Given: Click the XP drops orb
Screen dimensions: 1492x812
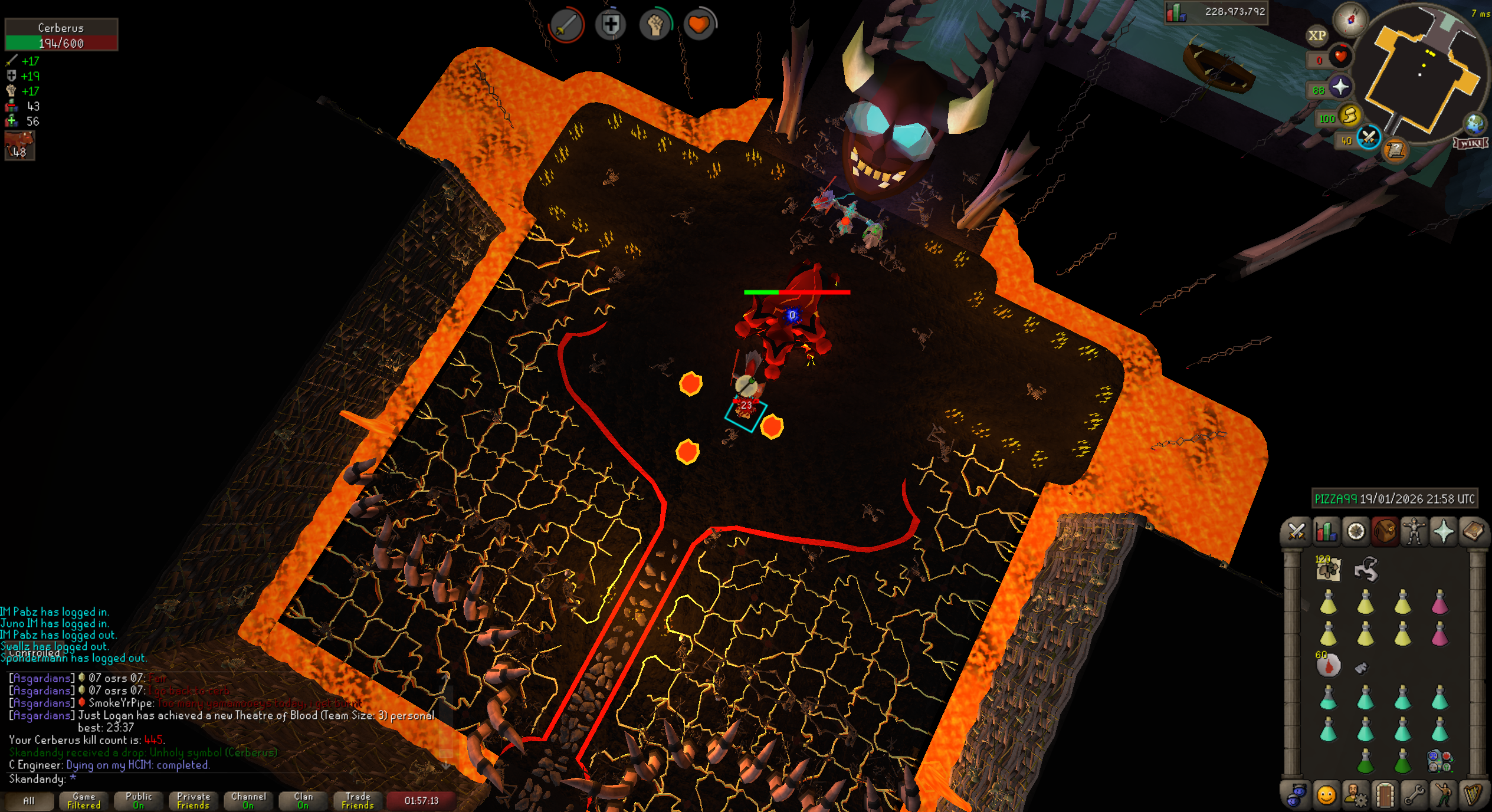Looking at the screenshot, I should [x=1317, y=35].
